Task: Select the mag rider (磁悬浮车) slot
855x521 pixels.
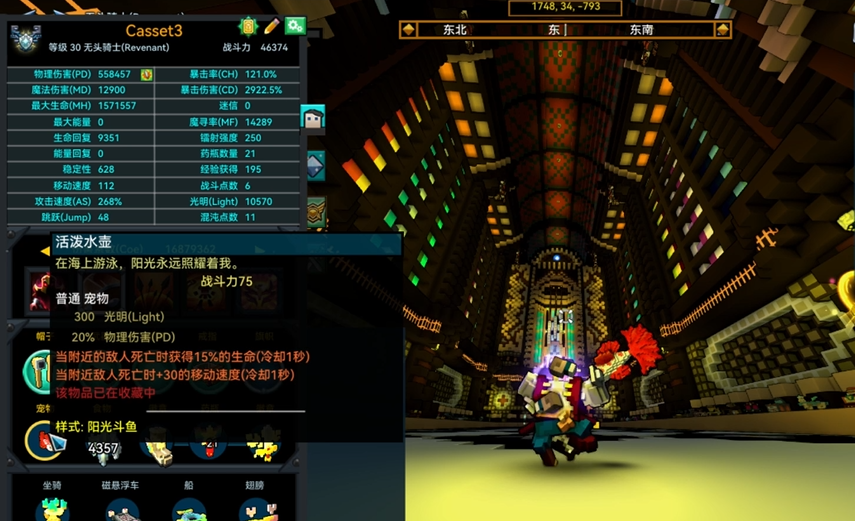Action: pyautogui.click(x=120, y=508)
